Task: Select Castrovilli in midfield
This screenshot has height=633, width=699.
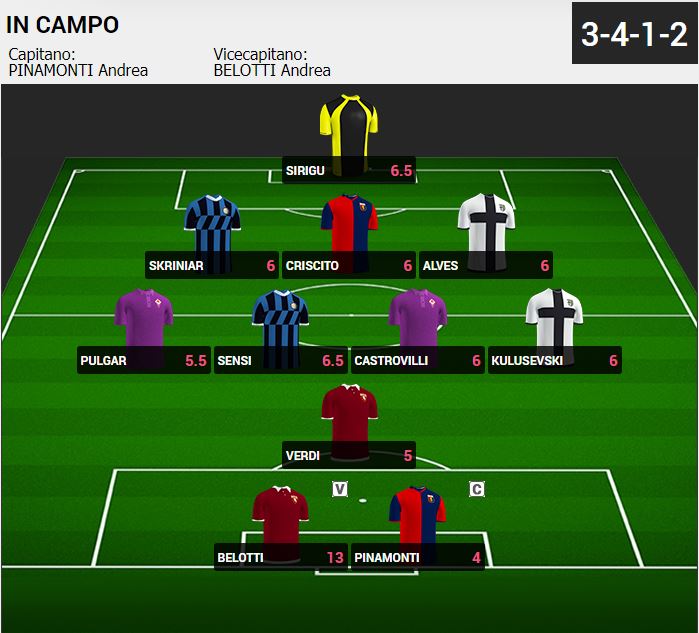Action: click(418, 322)
